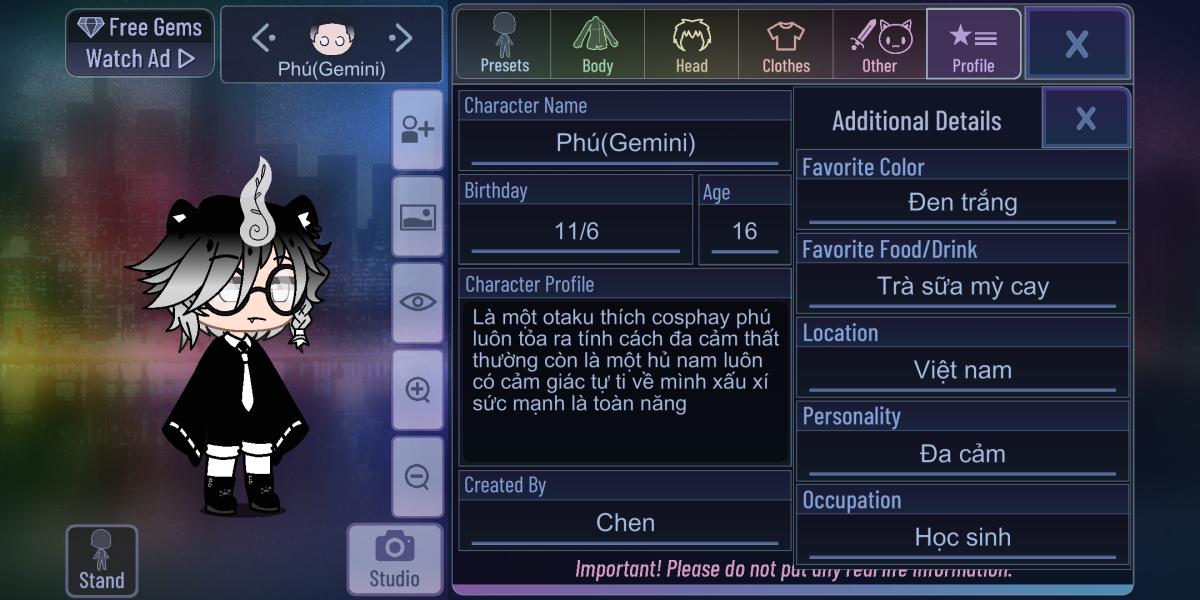This screenshot has height=600, width=1200.
Task: Edit the Character Name field
Action: [x=625, y=143]
